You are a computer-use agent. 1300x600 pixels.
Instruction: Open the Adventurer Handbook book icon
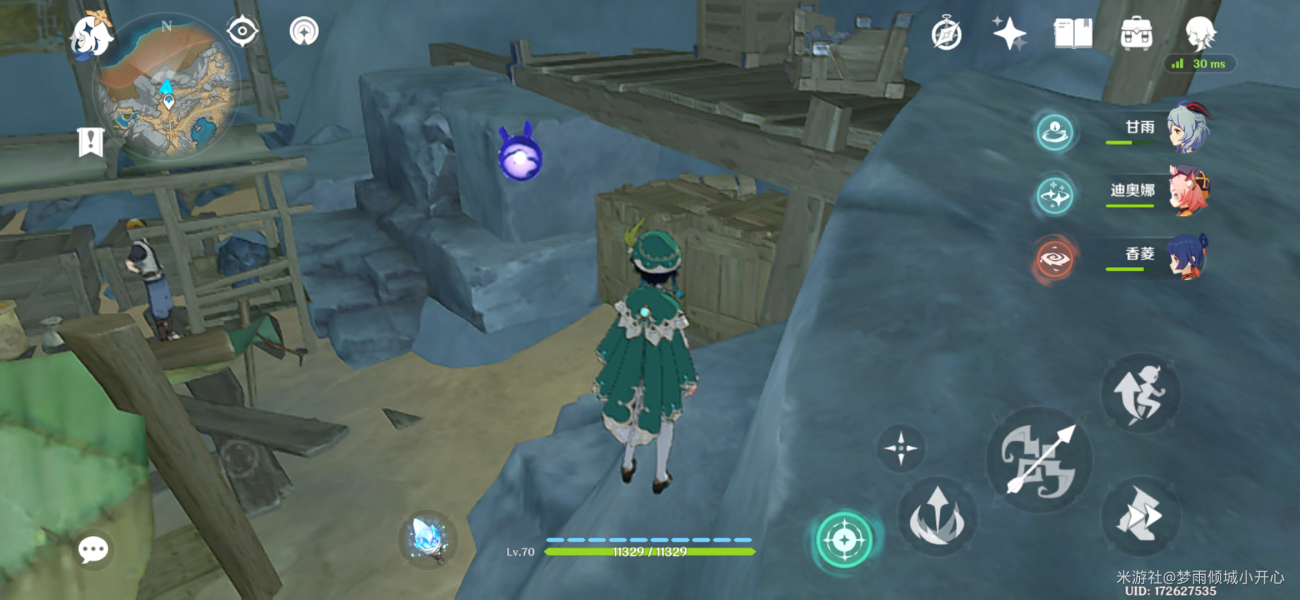pyautogui.click(x=1072, y=34)
